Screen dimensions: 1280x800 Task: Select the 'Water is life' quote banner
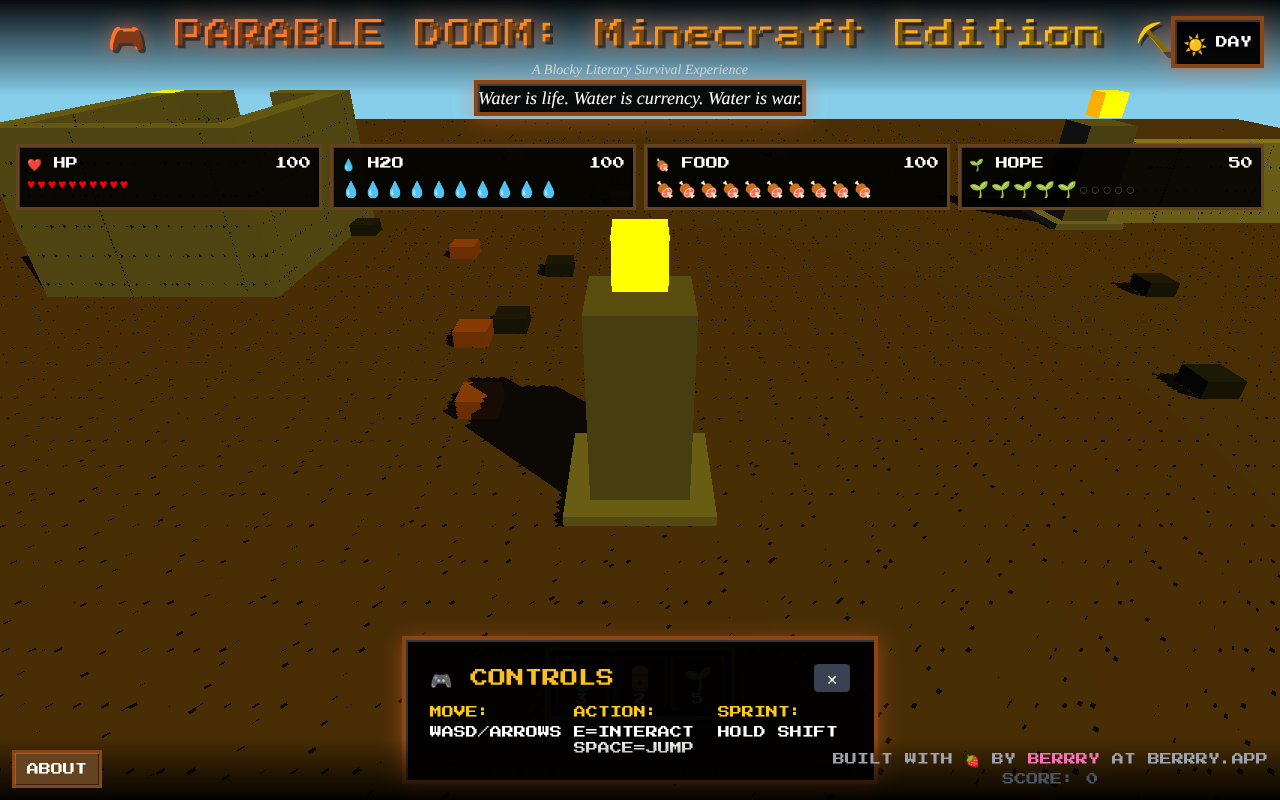(x=639, y=98)
